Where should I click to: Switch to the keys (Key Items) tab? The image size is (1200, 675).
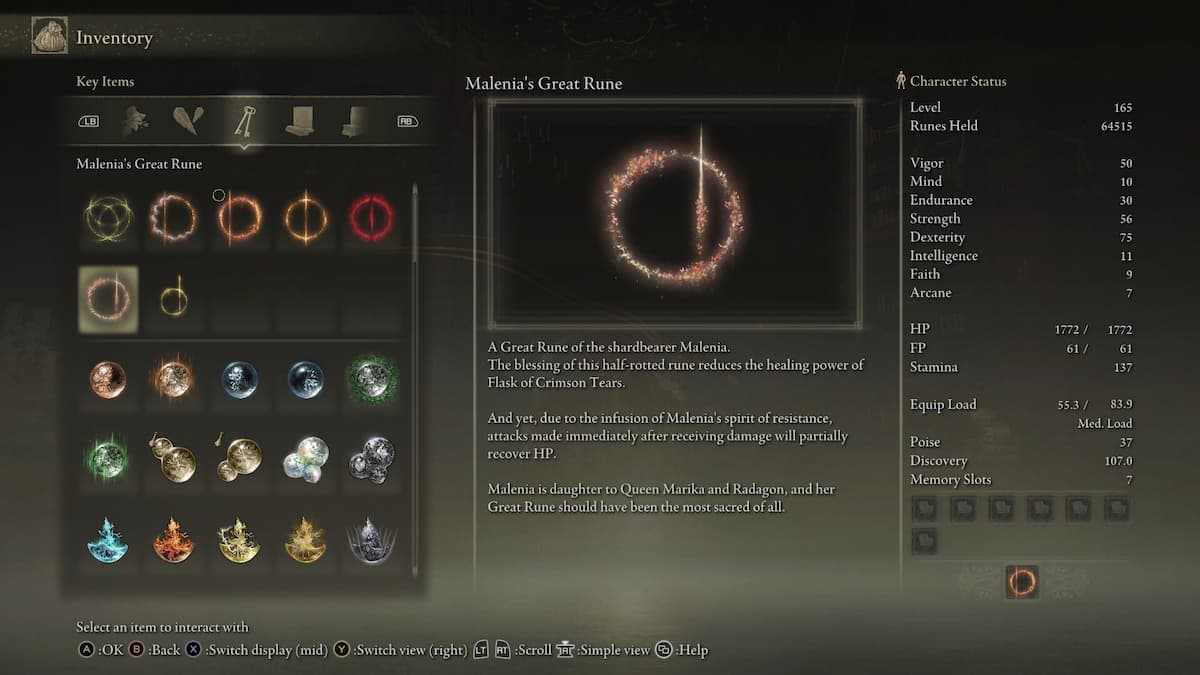tap(244, 121)
